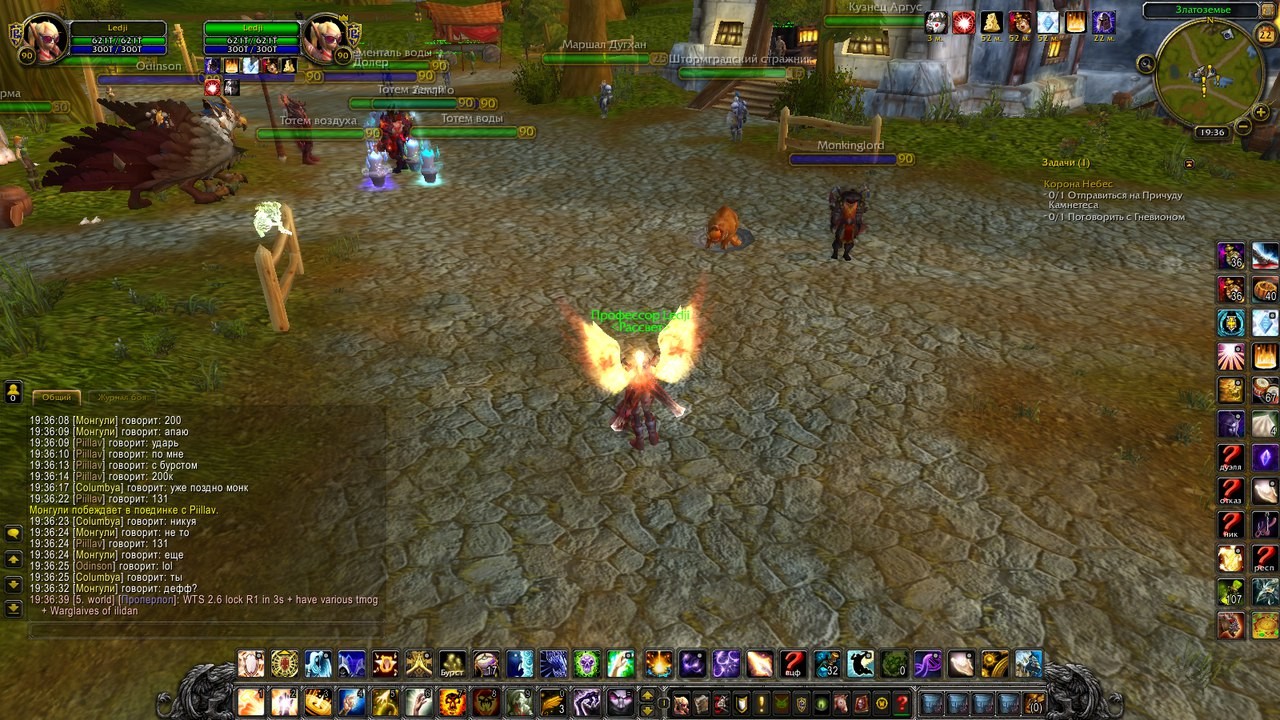Open the clock showing 19:36
This screenshot has height=720, width=1280.
(1212, 132)
